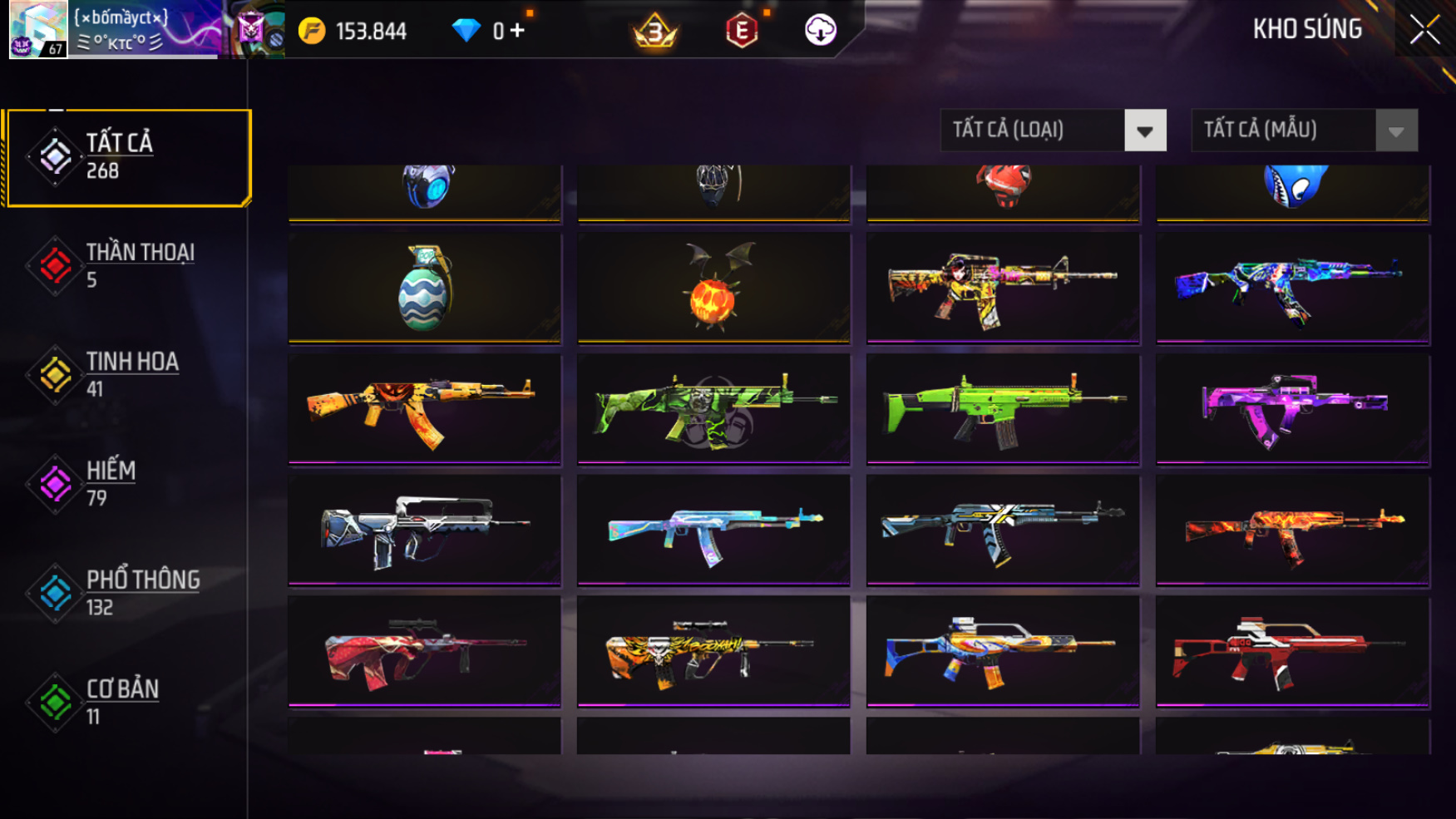1456x819 pixels.
Task: Select the blue wave egg grenade skin
Action: pos(425,288)
